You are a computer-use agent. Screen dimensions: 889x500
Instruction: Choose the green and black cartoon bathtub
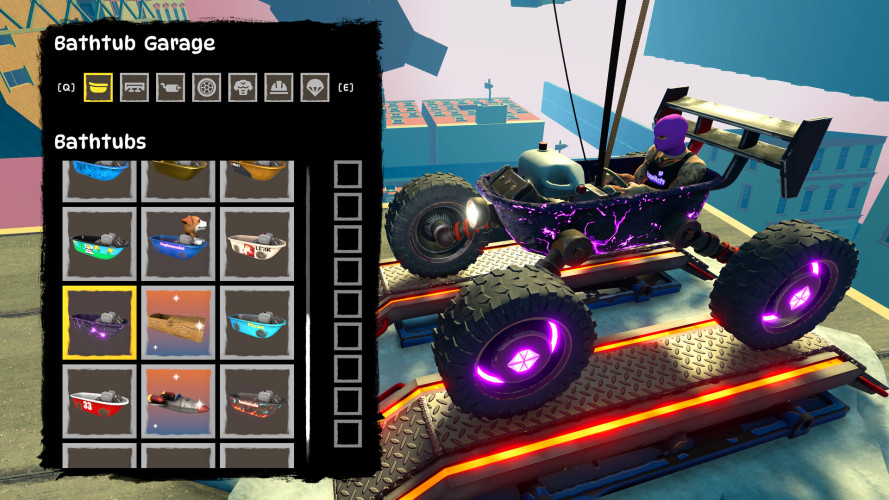(x=98, y=243)
